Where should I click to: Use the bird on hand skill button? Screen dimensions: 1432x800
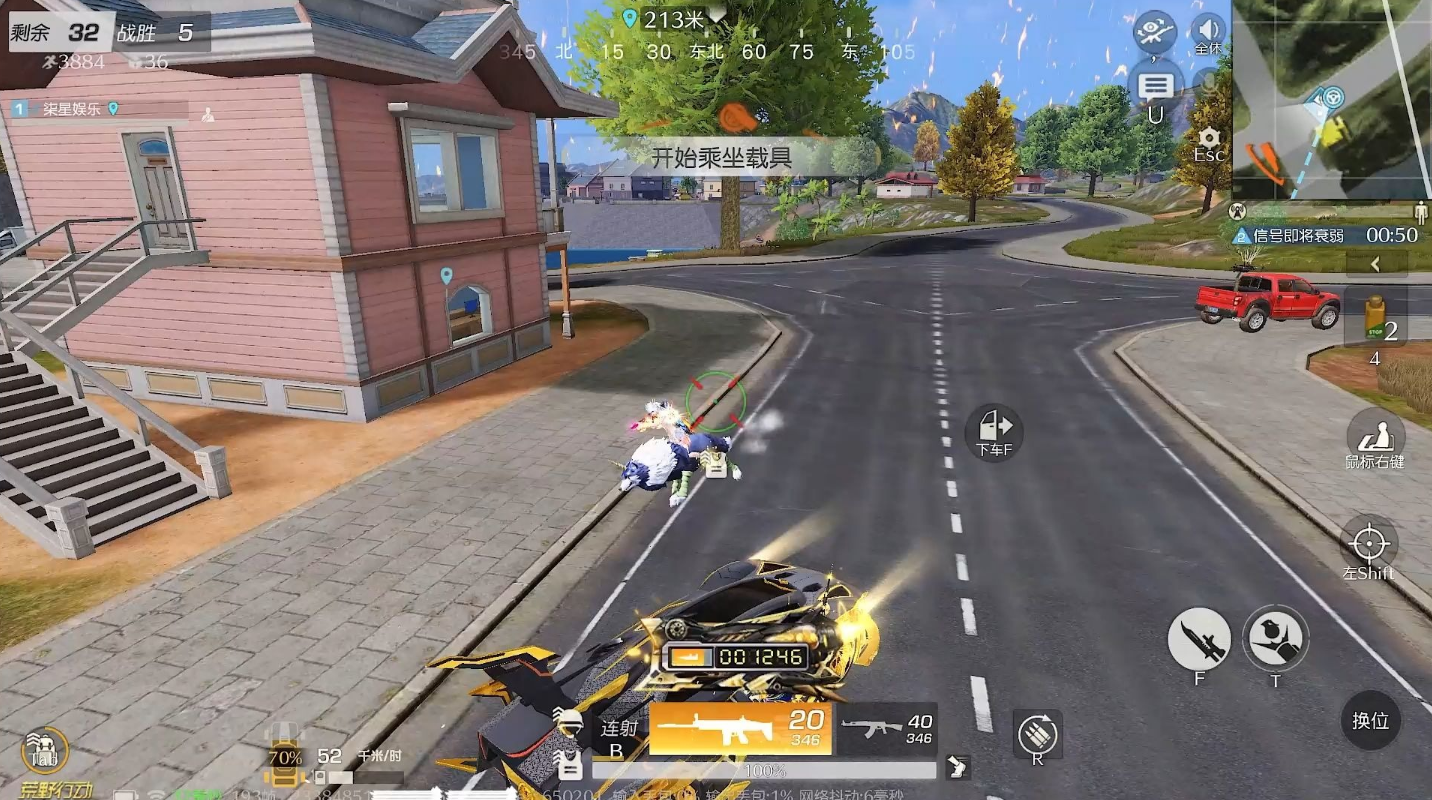point(1275,637)
